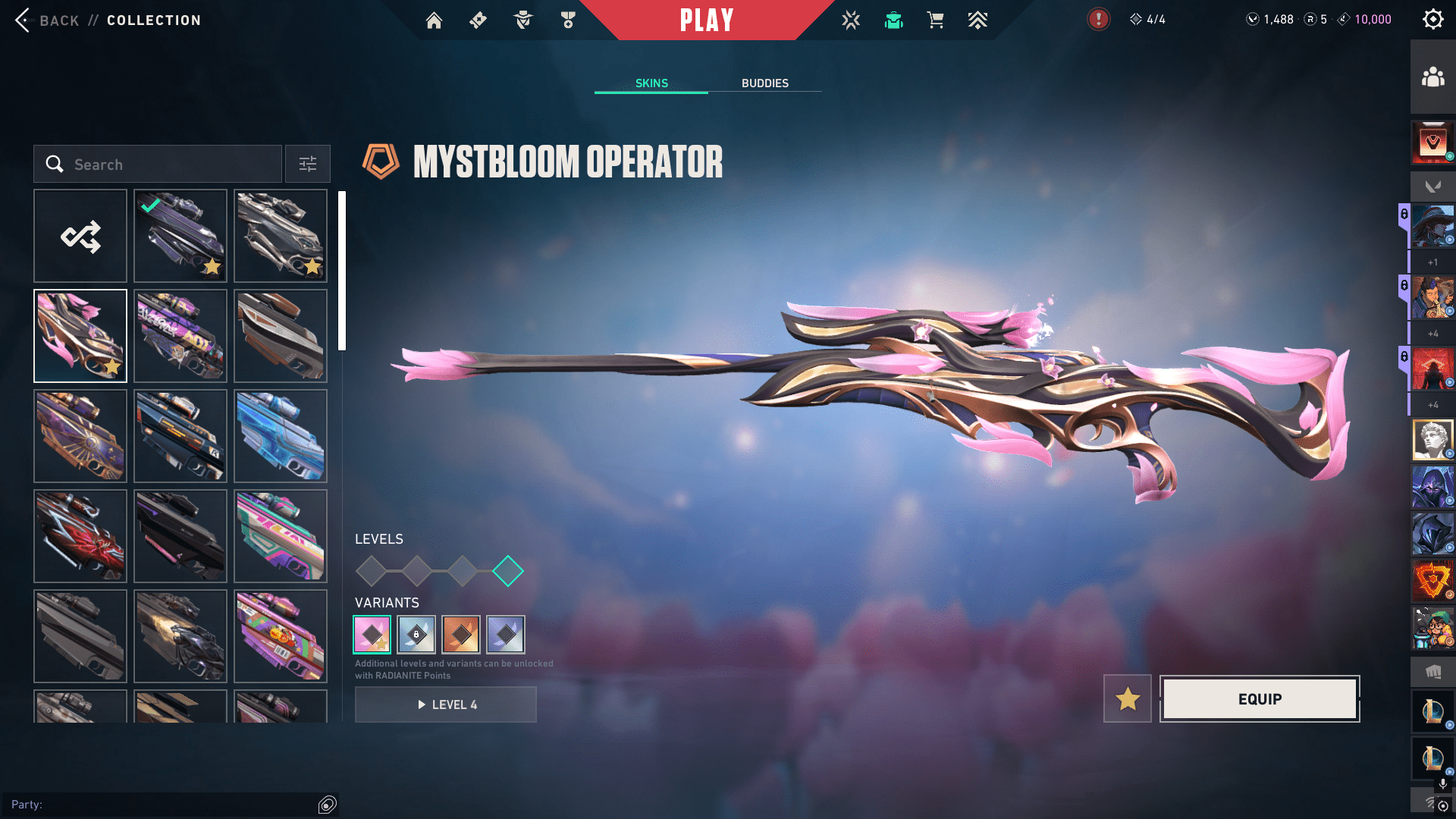Switch to the Buddies tab
1456x819 pixels.
(764, 83)
